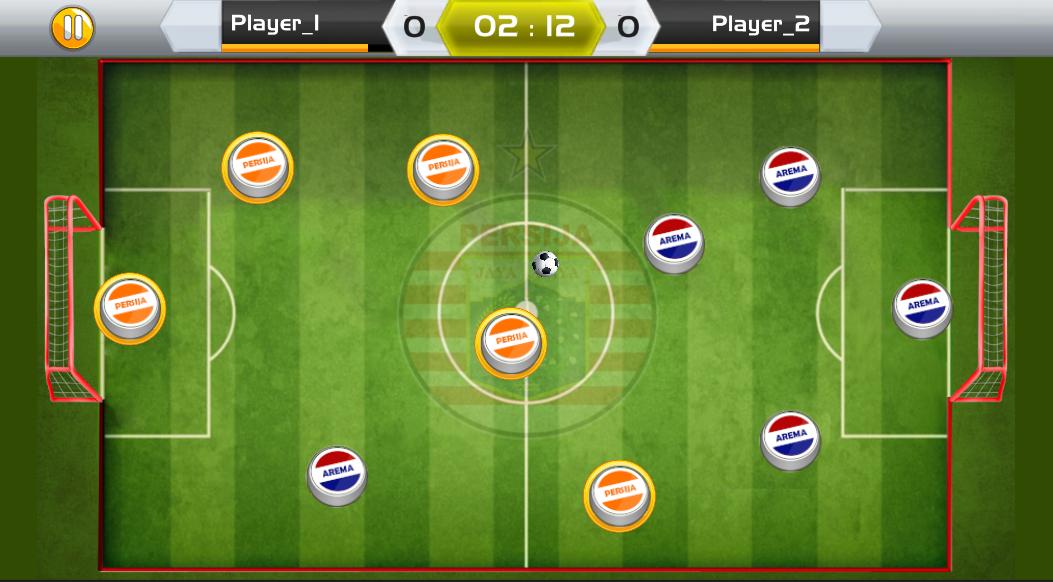Viewport: 1053px width, 582px height.
Task: Select the Persija cap guarding the left goal
Action: click(130, 308)
